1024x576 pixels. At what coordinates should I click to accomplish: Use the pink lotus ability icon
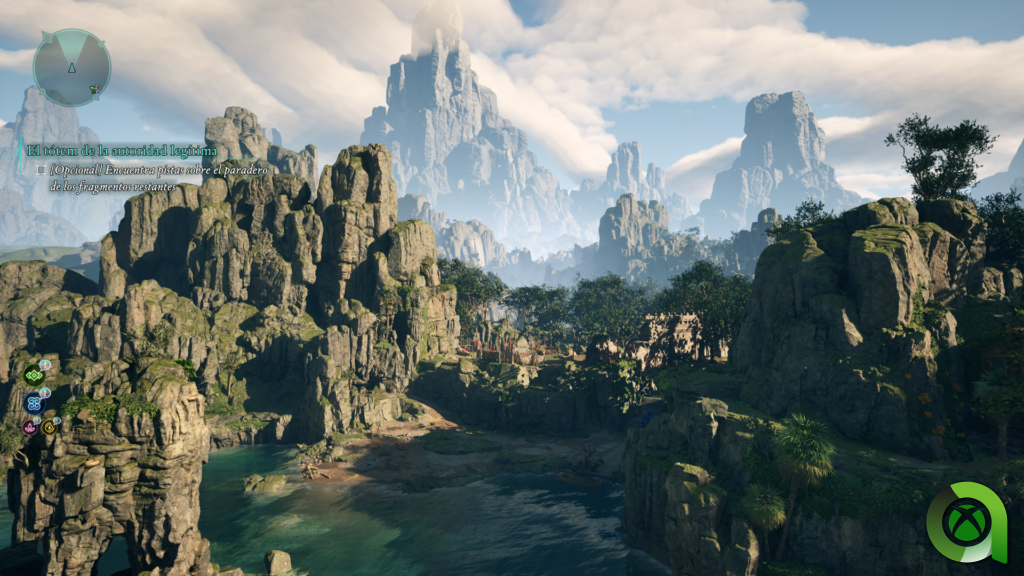pyautogui.click(x=30, y=427)
